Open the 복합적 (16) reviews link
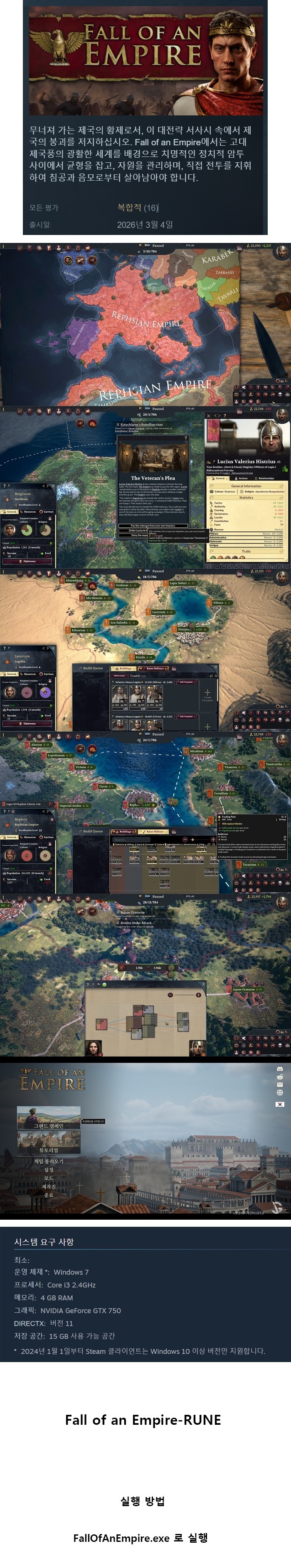Screen dimensions: 291x1568 (x=138, y=208)
